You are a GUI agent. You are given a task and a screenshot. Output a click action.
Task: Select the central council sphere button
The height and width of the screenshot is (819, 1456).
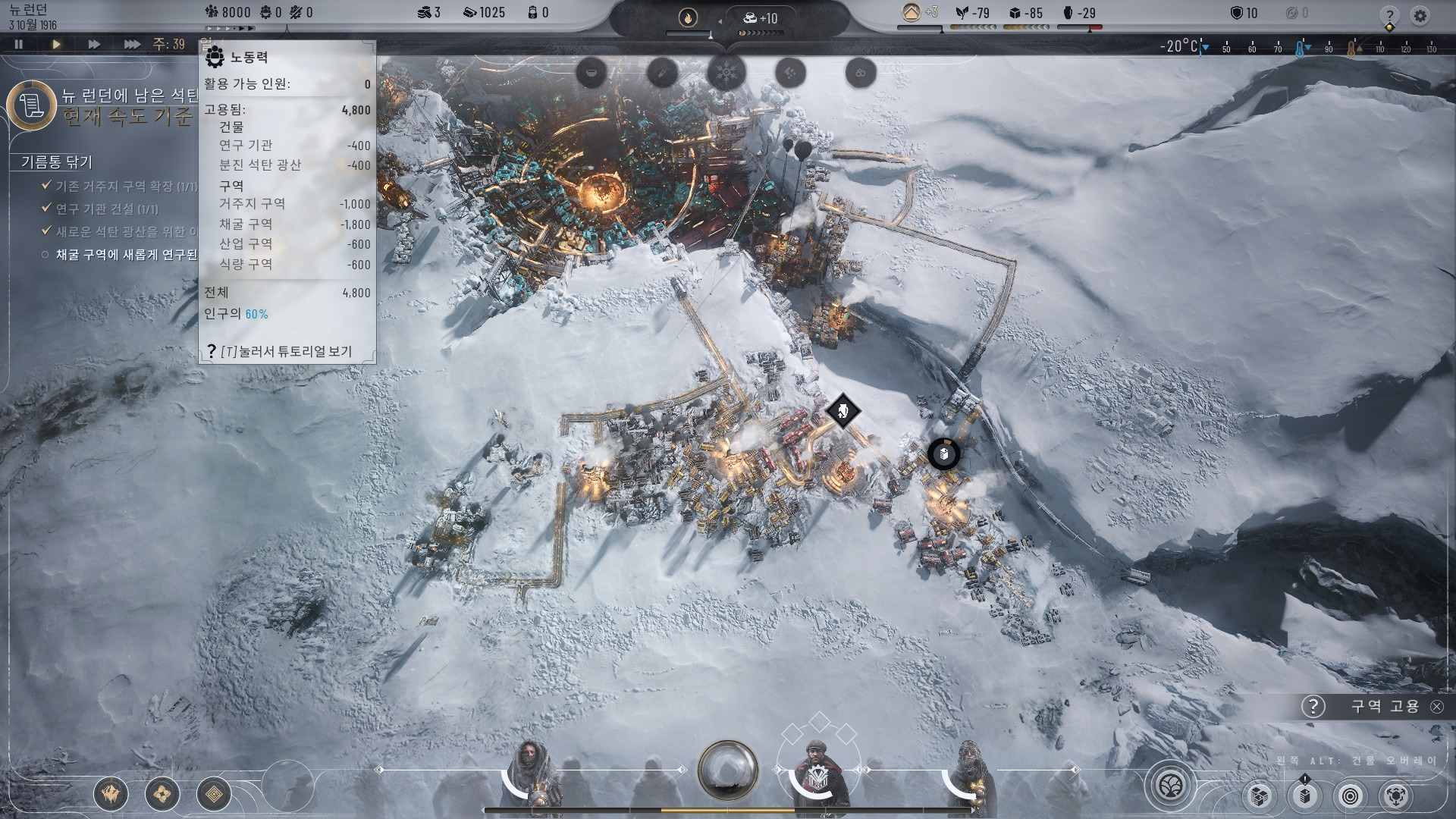point(727,770)
